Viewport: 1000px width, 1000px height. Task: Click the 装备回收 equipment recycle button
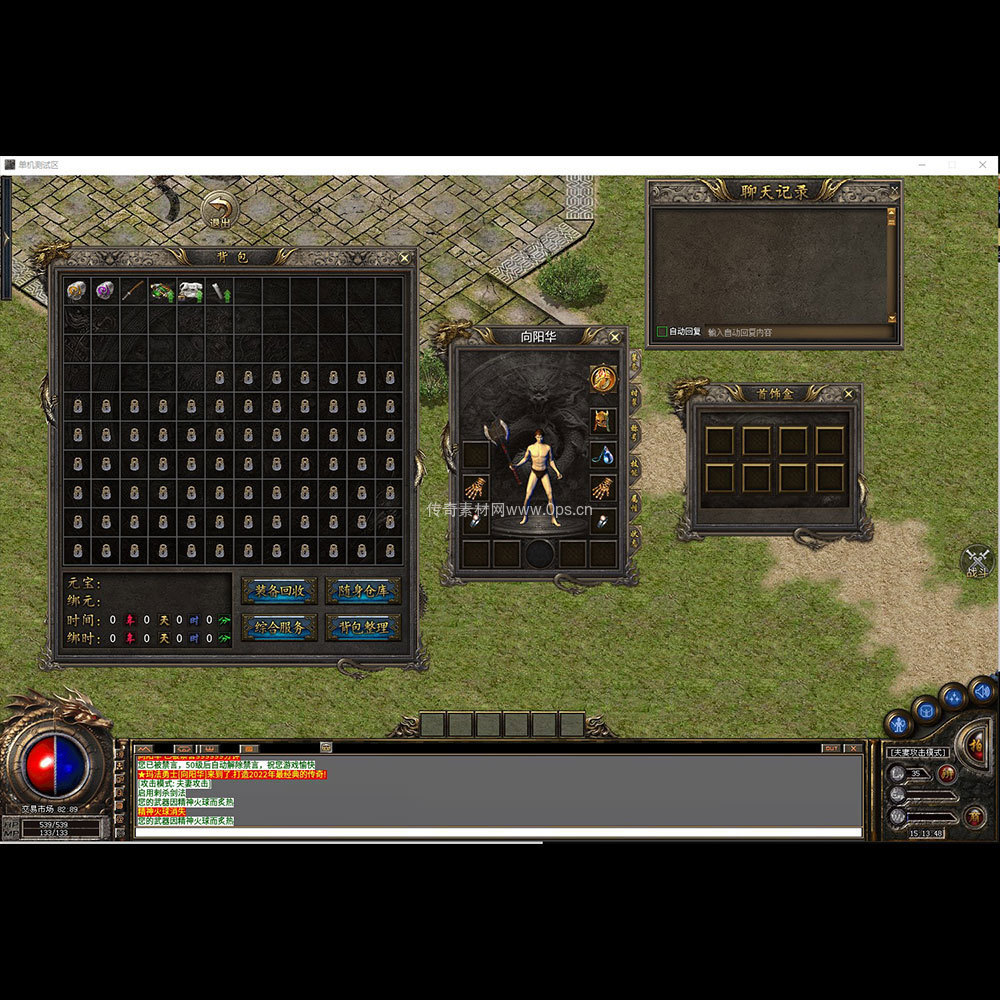(279, 591)
